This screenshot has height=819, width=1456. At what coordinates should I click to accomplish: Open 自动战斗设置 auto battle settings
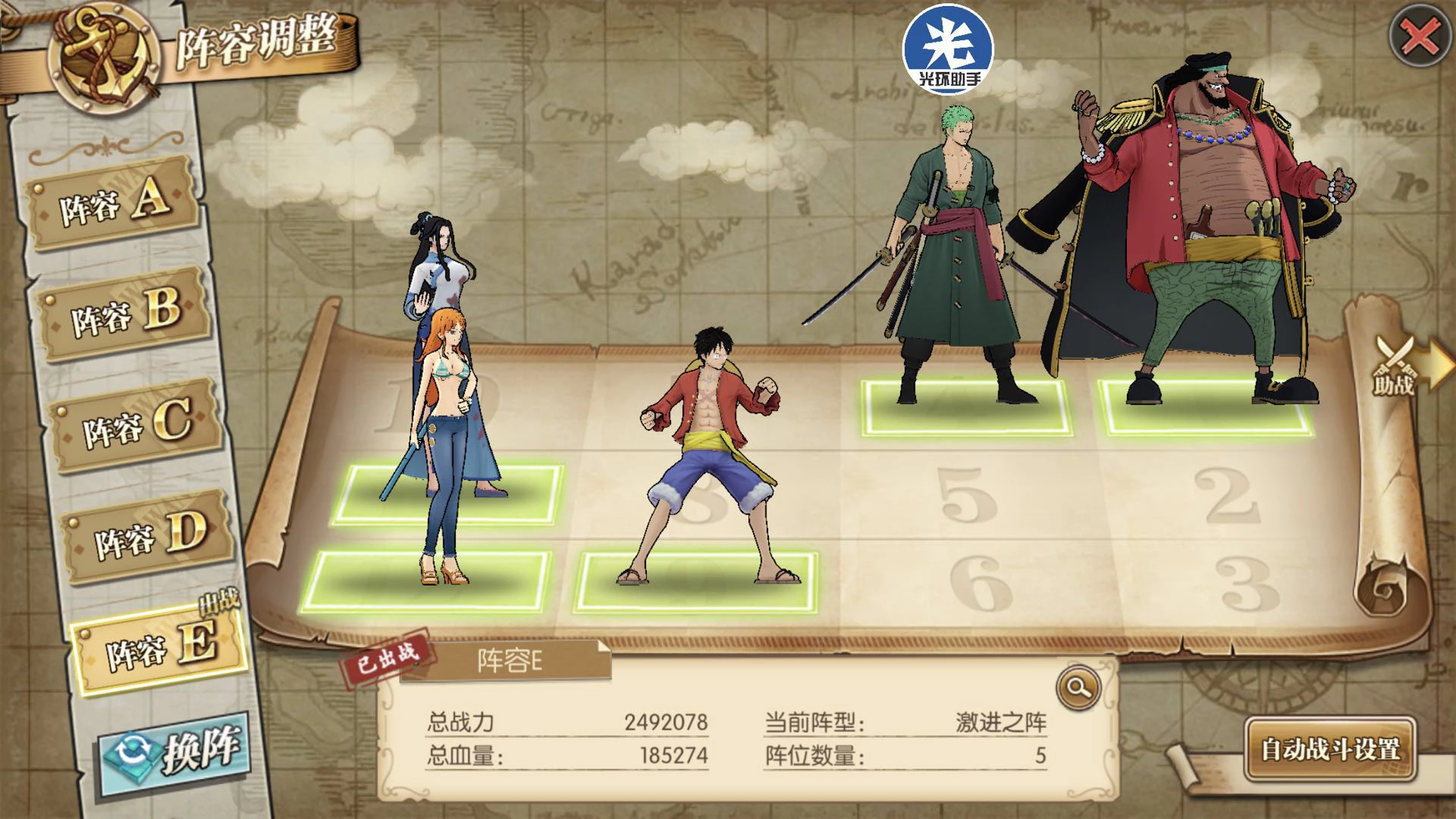point(1330,749)
